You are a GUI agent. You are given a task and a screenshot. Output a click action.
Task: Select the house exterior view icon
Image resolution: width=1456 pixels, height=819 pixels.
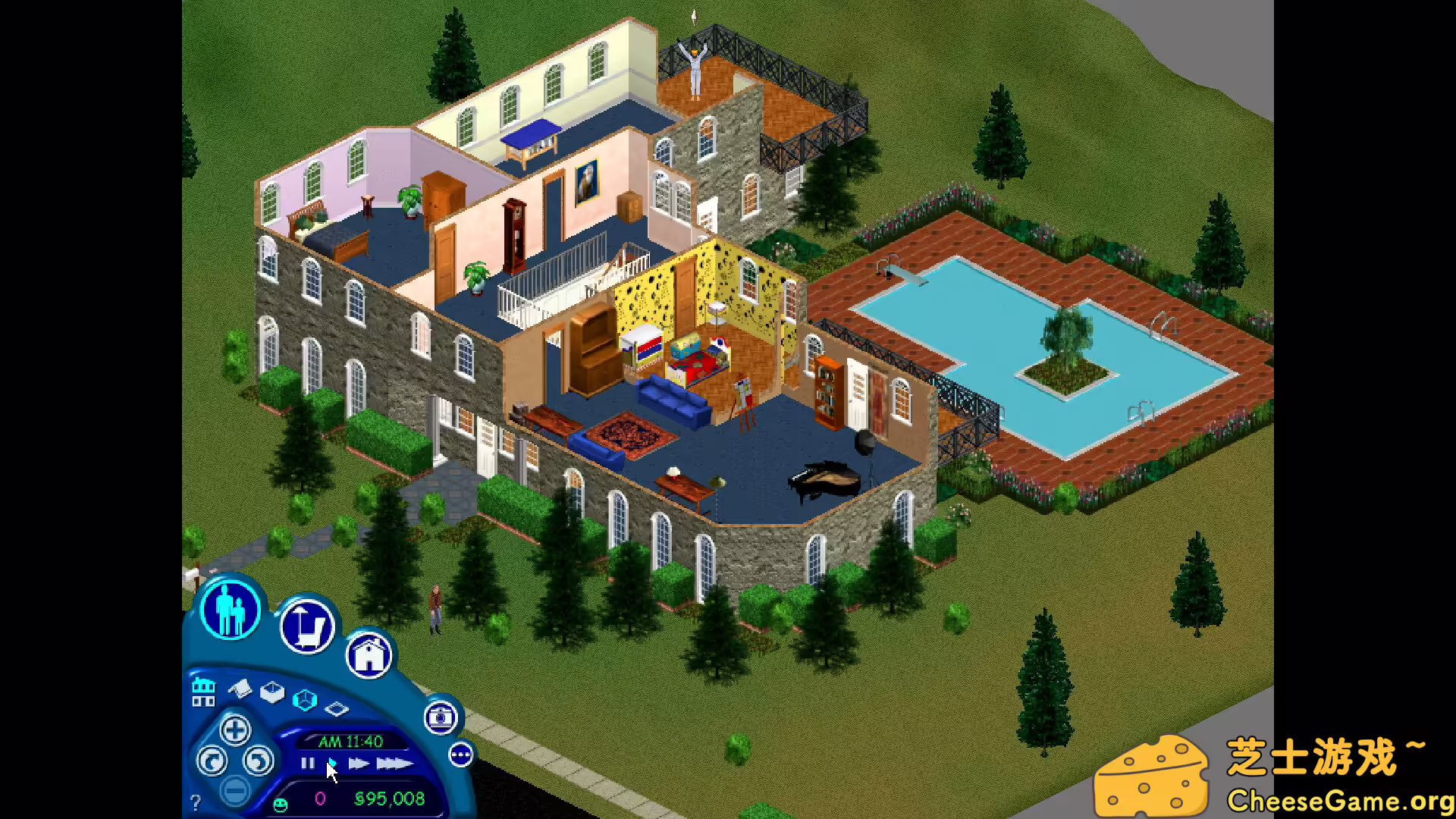[x=203, y=692]
